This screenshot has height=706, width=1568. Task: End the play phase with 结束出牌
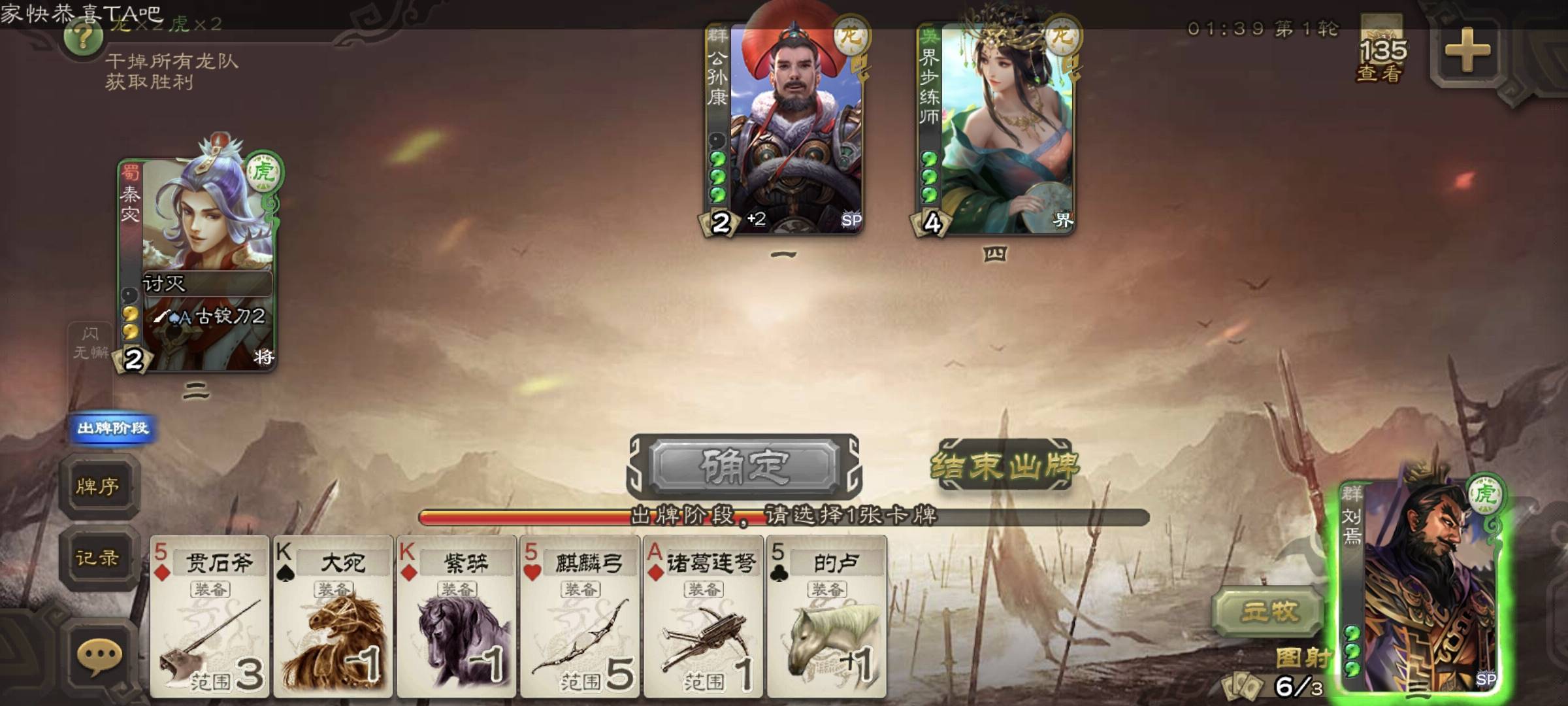1004,466
